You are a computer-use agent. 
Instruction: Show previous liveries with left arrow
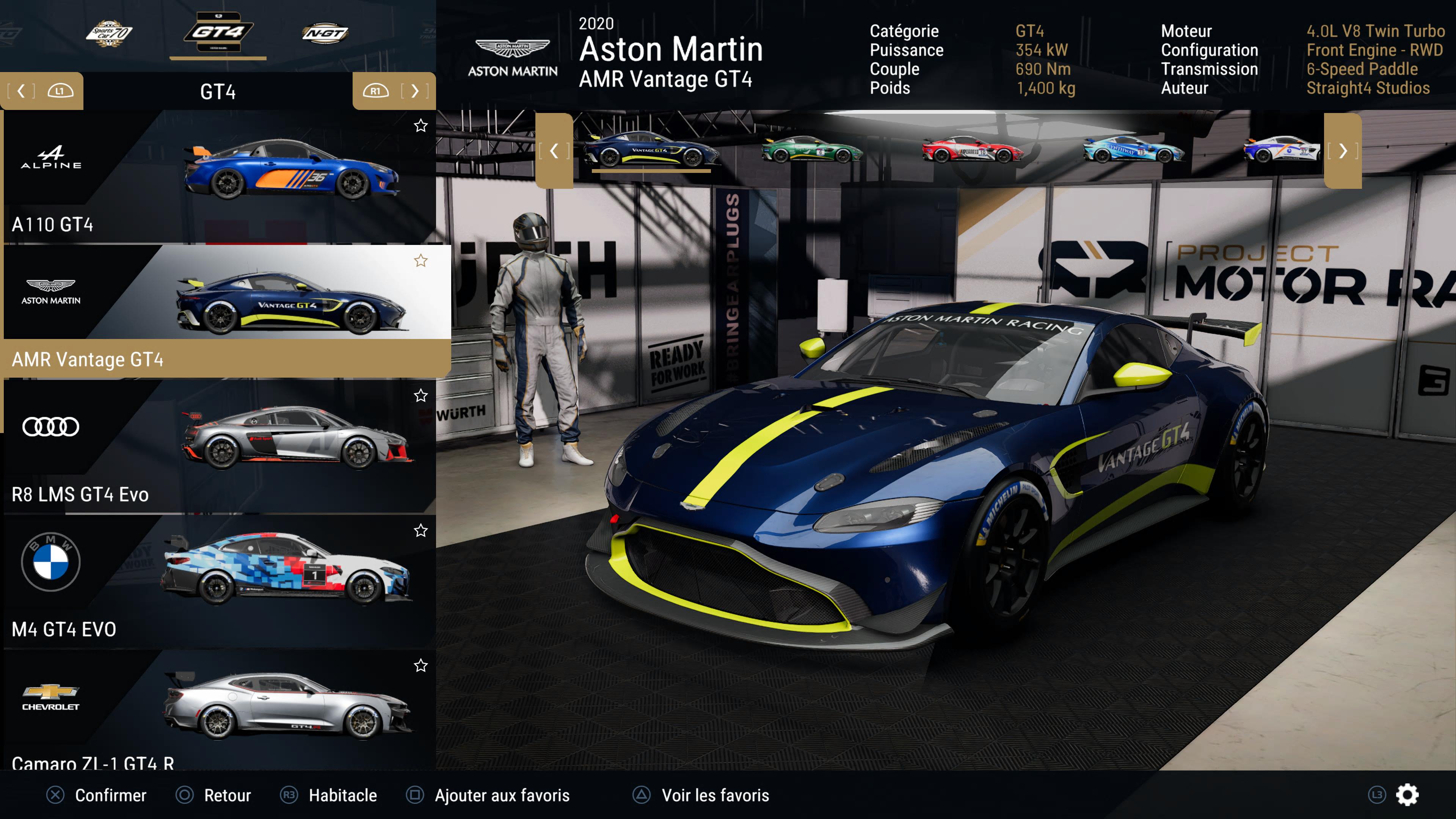tap(554, 151)
